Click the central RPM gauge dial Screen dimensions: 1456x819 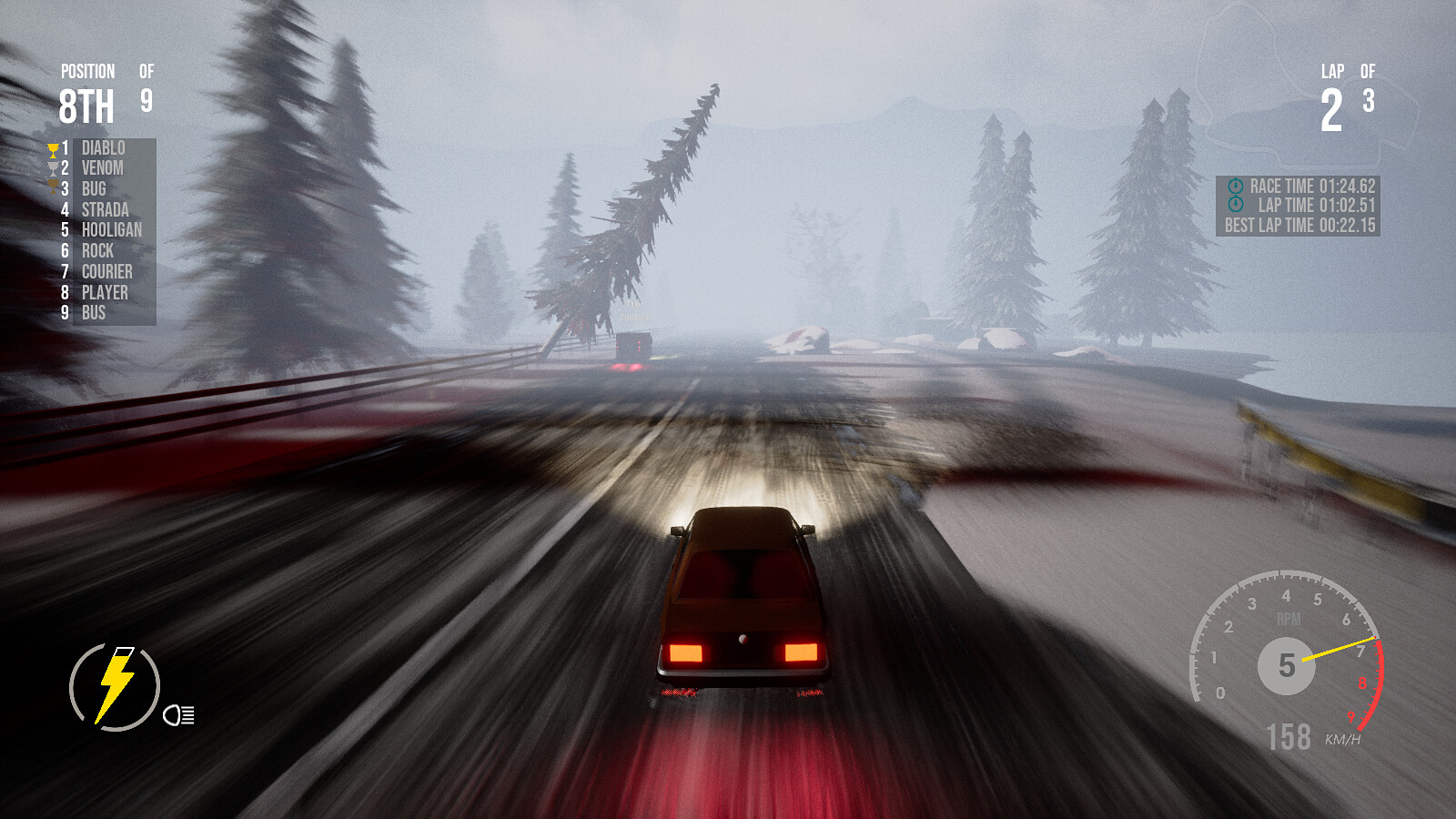[1288, 664]
